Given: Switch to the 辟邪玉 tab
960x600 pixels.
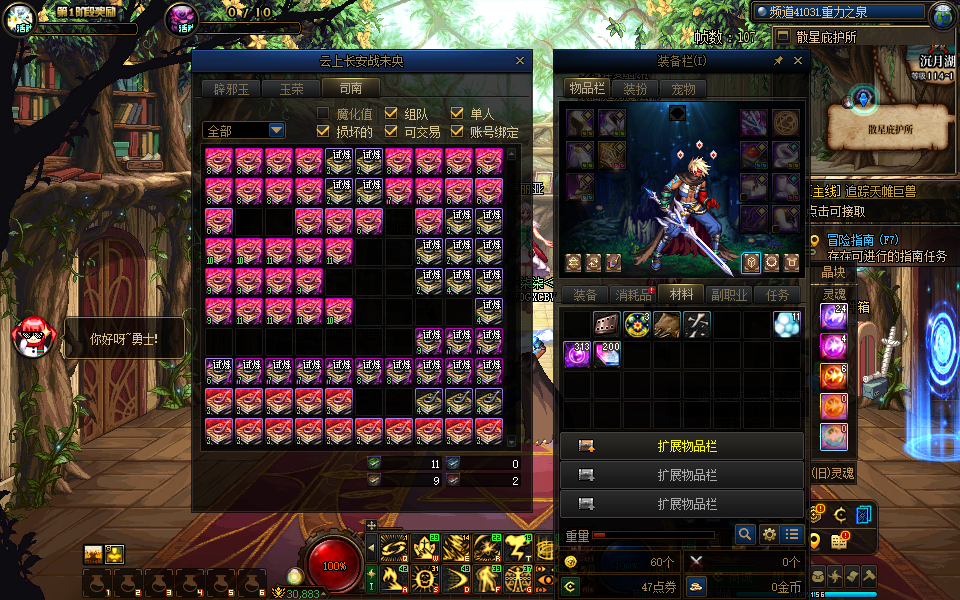Looking at the screenshot, I should (230, 88).
